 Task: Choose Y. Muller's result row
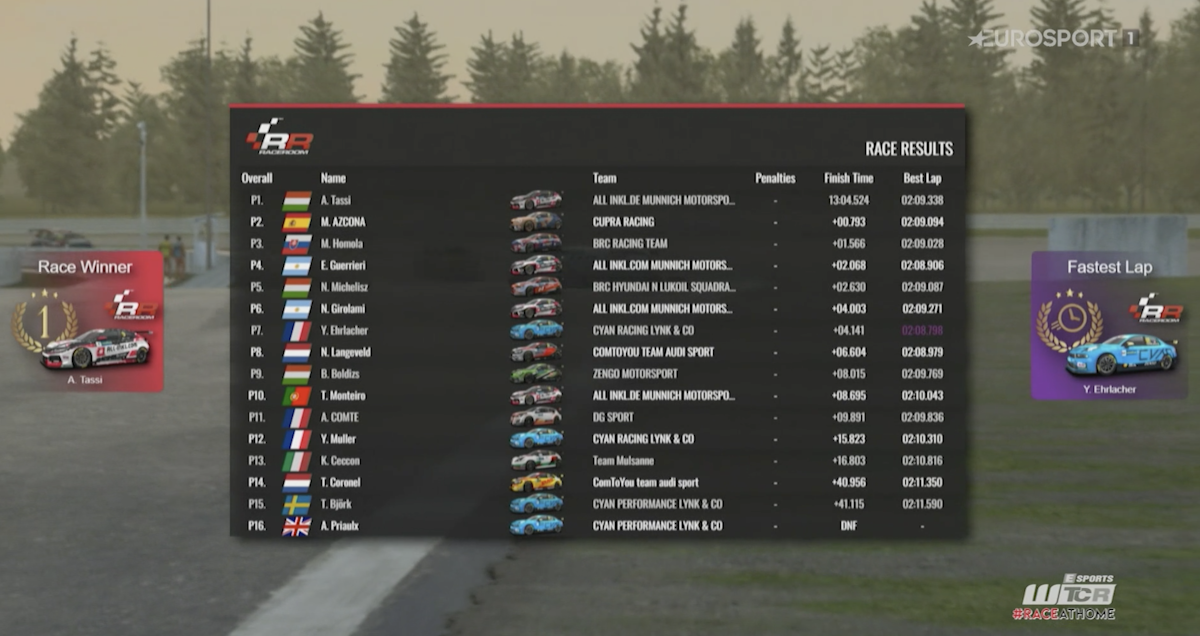click(597, 438)
